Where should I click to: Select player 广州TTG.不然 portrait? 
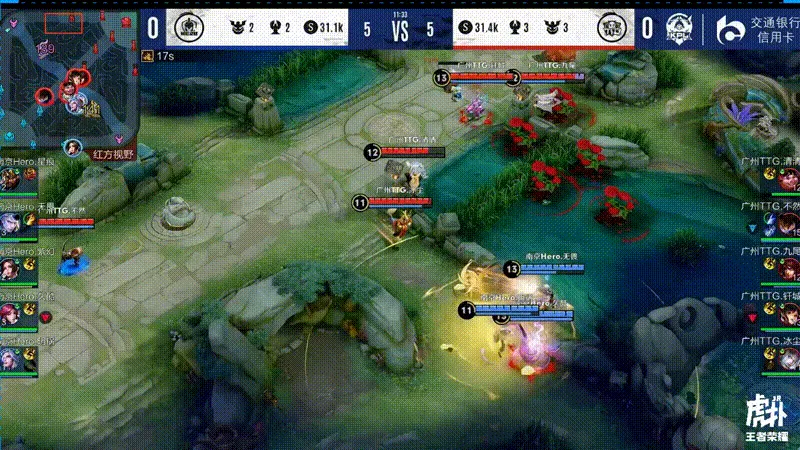787,223
